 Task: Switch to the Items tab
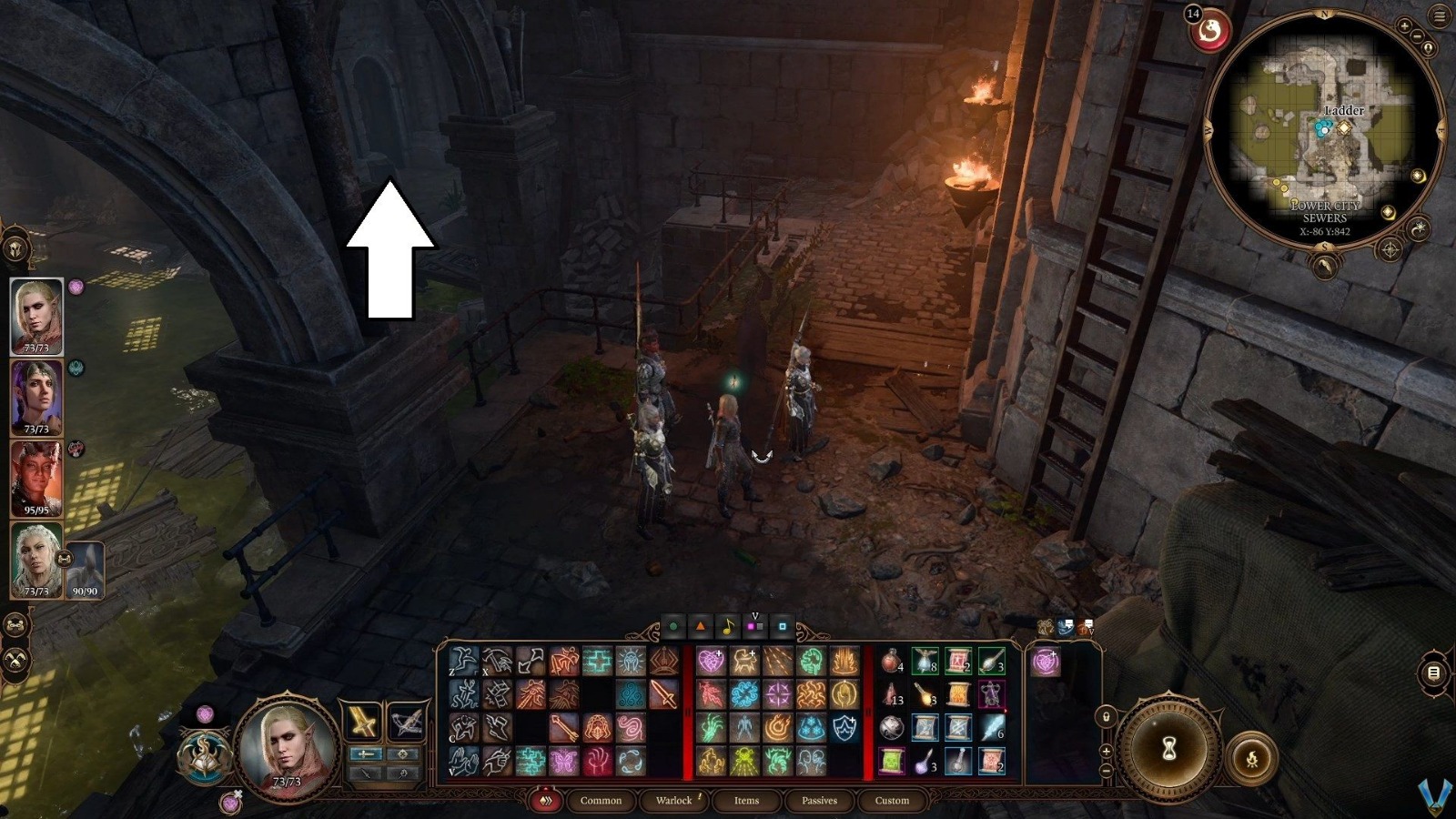pos(746,801)
